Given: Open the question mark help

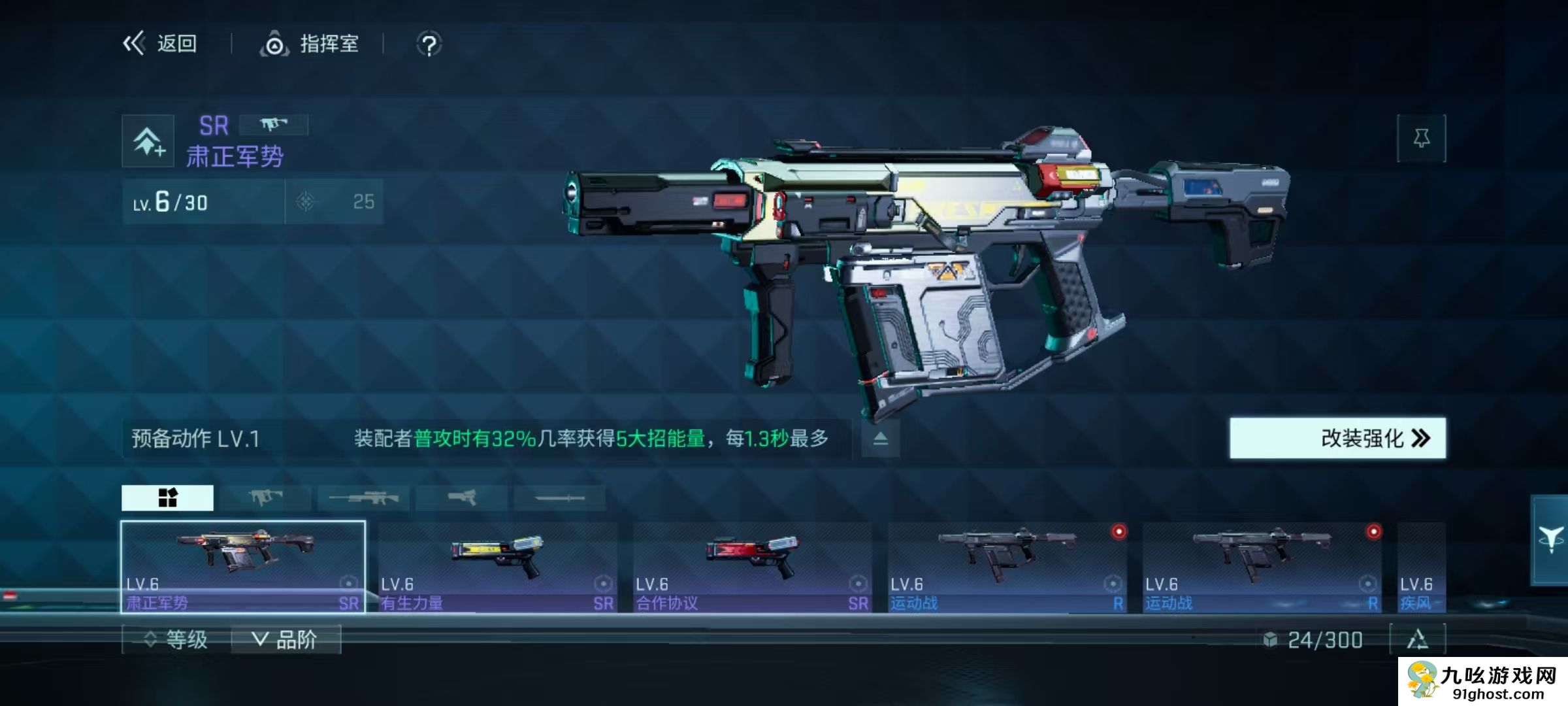Looking at the screenshot, I should click(x=429, y=45).
